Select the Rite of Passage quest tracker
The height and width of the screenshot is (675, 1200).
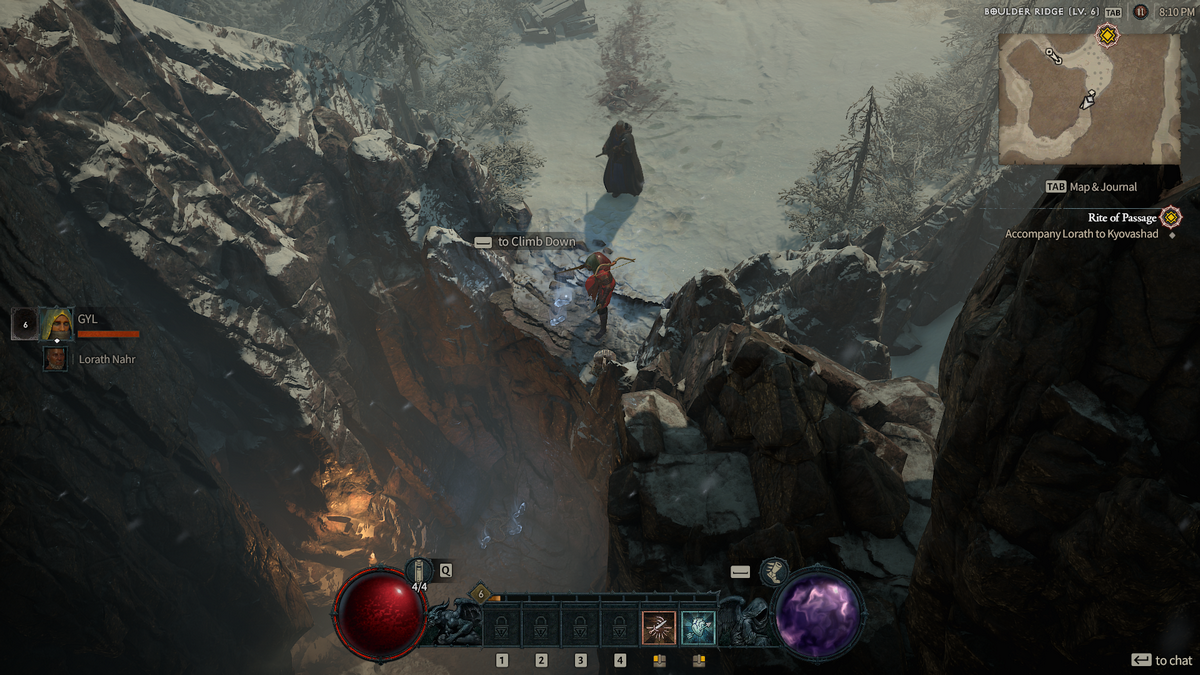[1123, 217]
